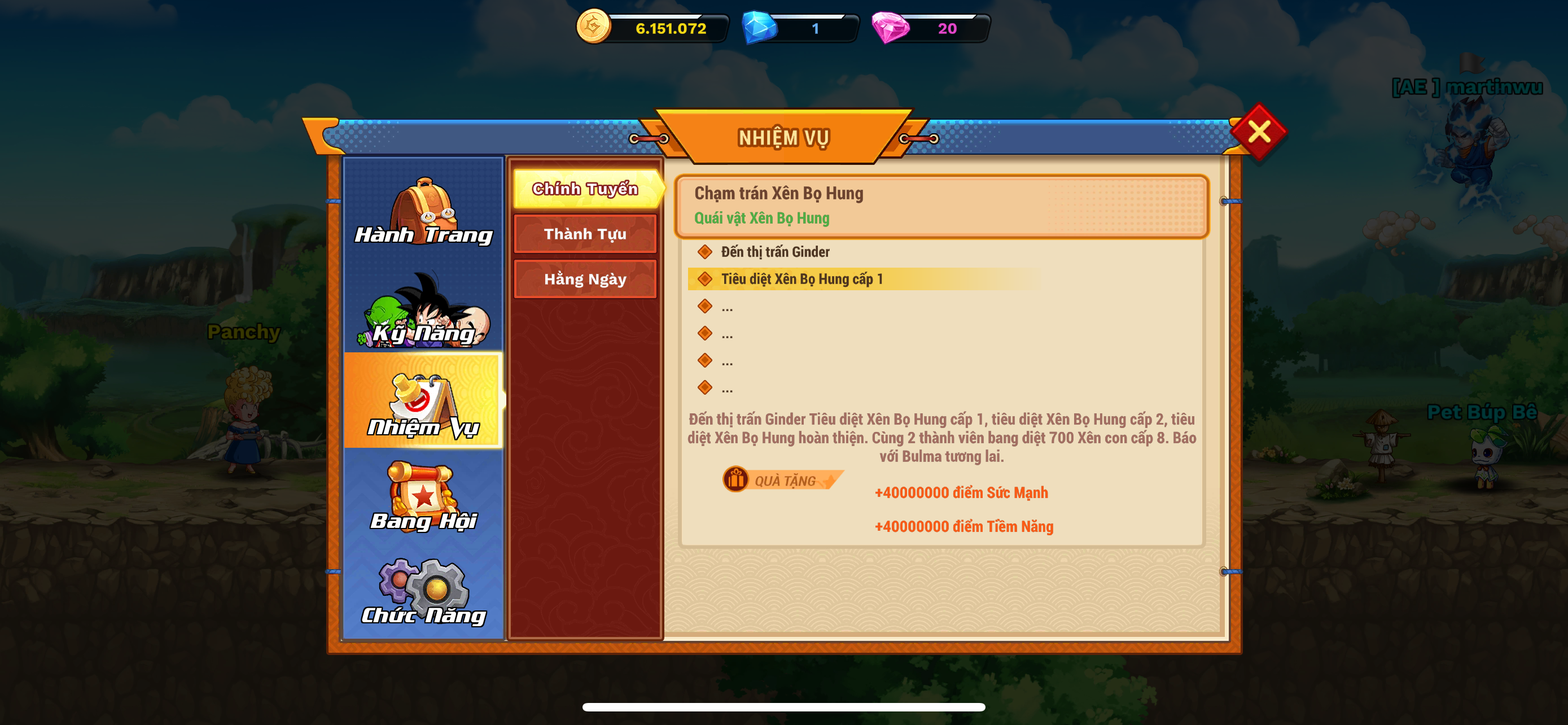This screenshot has width=1568, height=725.
Task: Tap the gold coin currency icon
Action: (593, 27)
